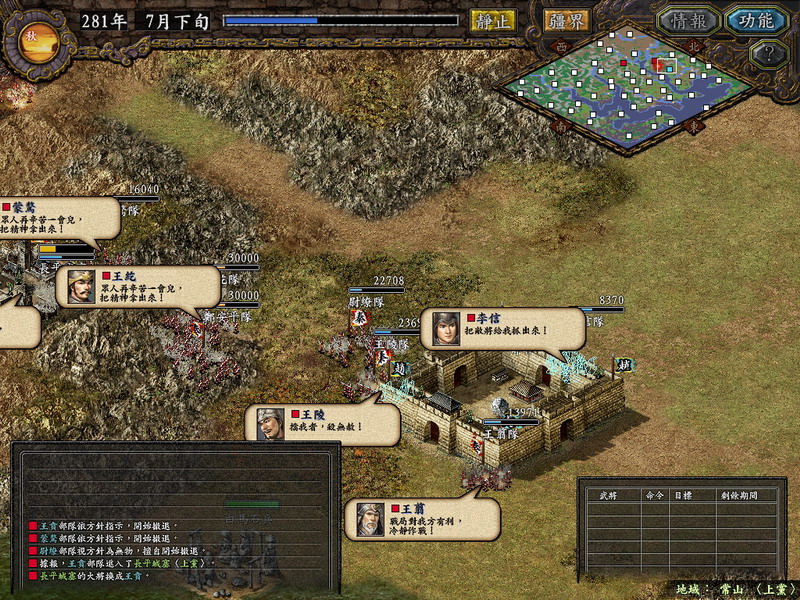The height and width of the screenshot is (600, 800).
Task: Click 李信's portrait in speech bubble
Action: coord(446,328)
